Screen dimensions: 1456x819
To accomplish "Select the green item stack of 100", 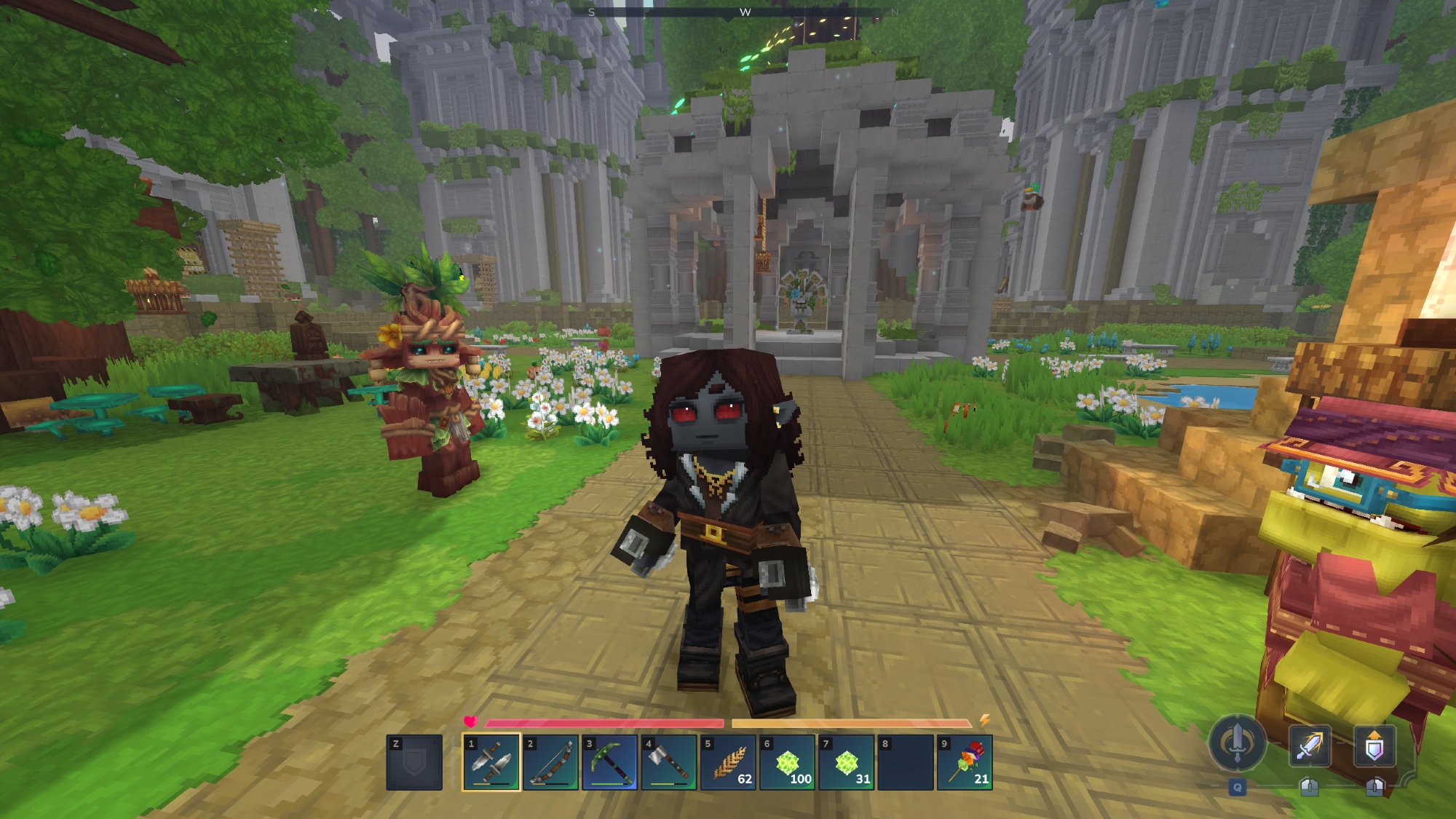I will pyautogui.click(x=787, y=762).
